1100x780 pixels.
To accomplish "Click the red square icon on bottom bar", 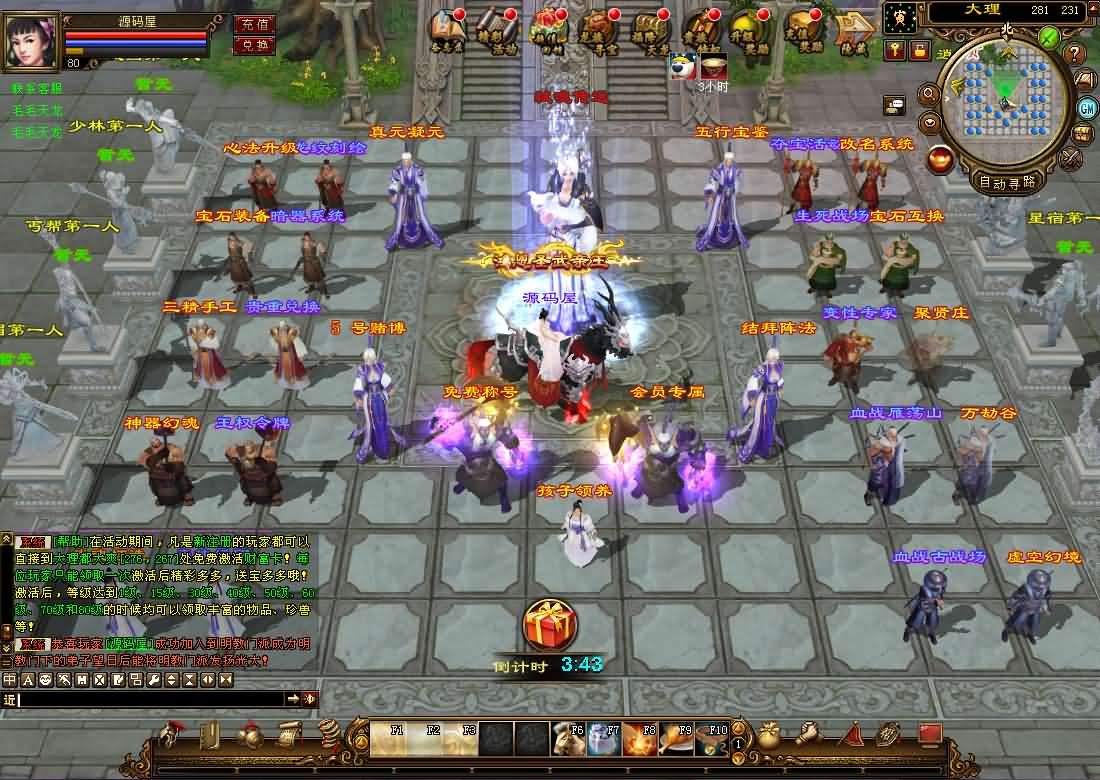I will coord(930,734).
